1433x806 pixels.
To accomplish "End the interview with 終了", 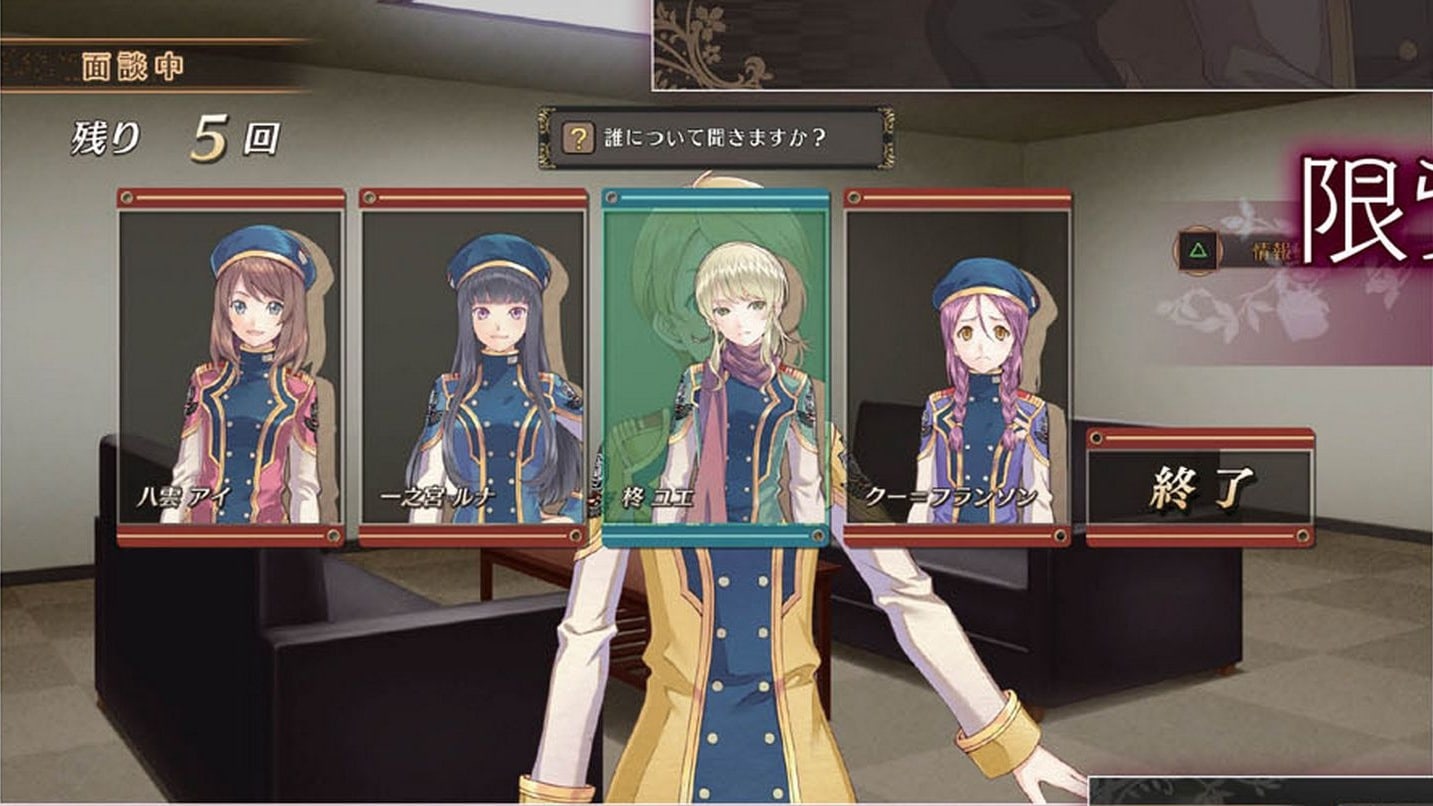I will [x=1199, y=488].
